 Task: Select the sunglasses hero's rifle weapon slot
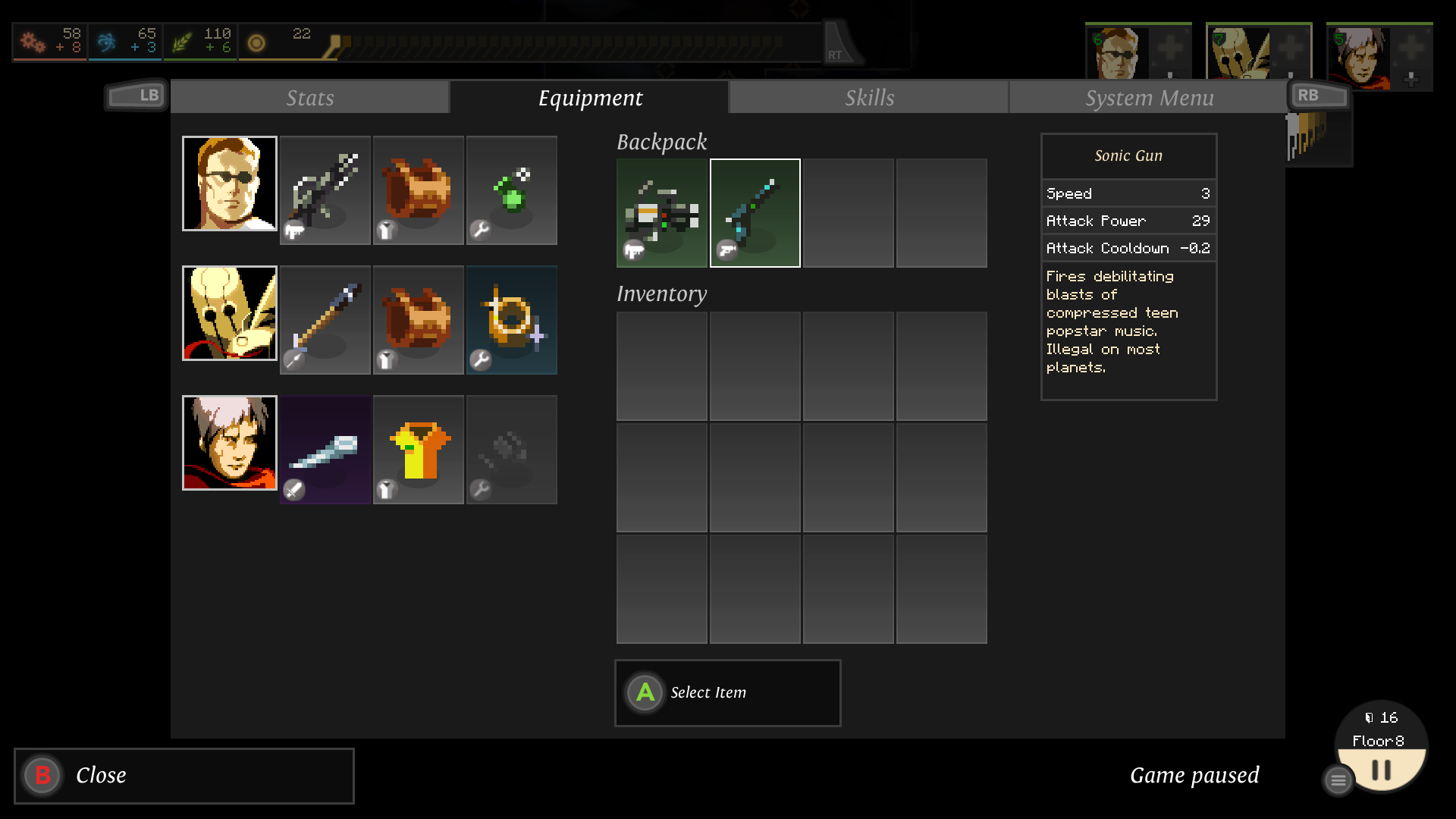coord(325,190)
